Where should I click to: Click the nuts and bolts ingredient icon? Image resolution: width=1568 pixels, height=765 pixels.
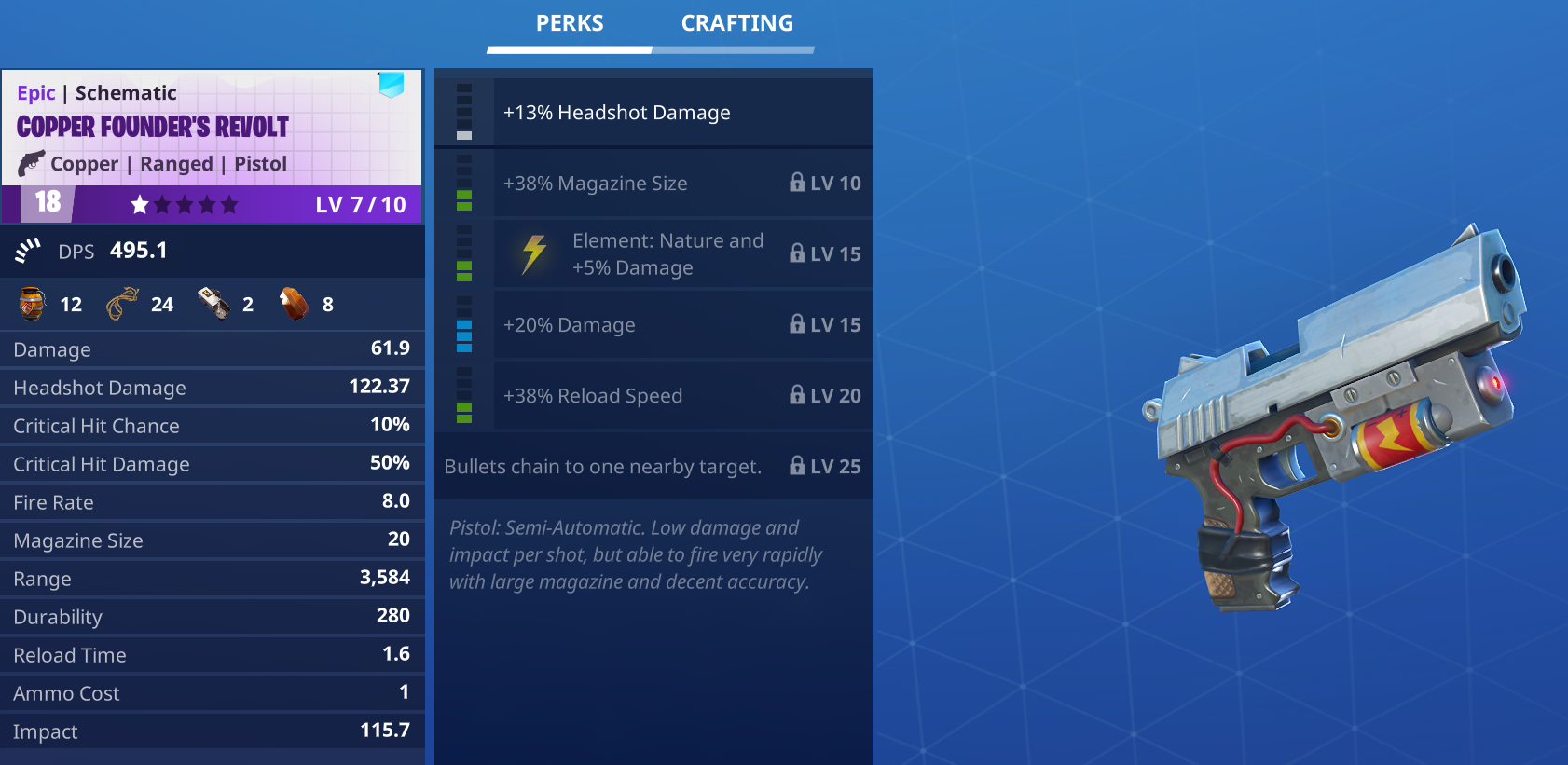pyautogui.click(x=33, y=304)
